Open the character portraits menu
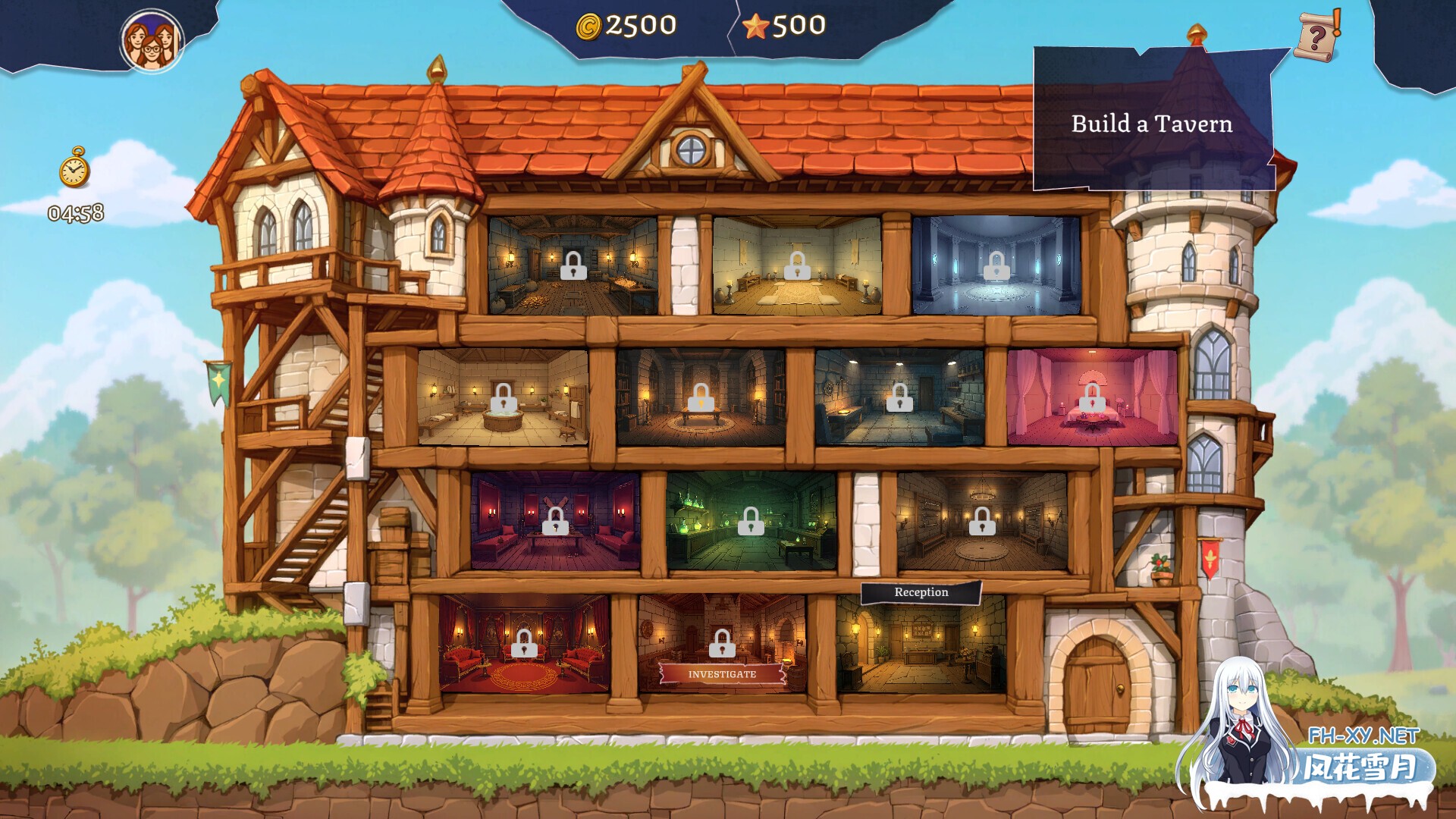This screenshot has width=1456, height=819. tap(152, 42)
